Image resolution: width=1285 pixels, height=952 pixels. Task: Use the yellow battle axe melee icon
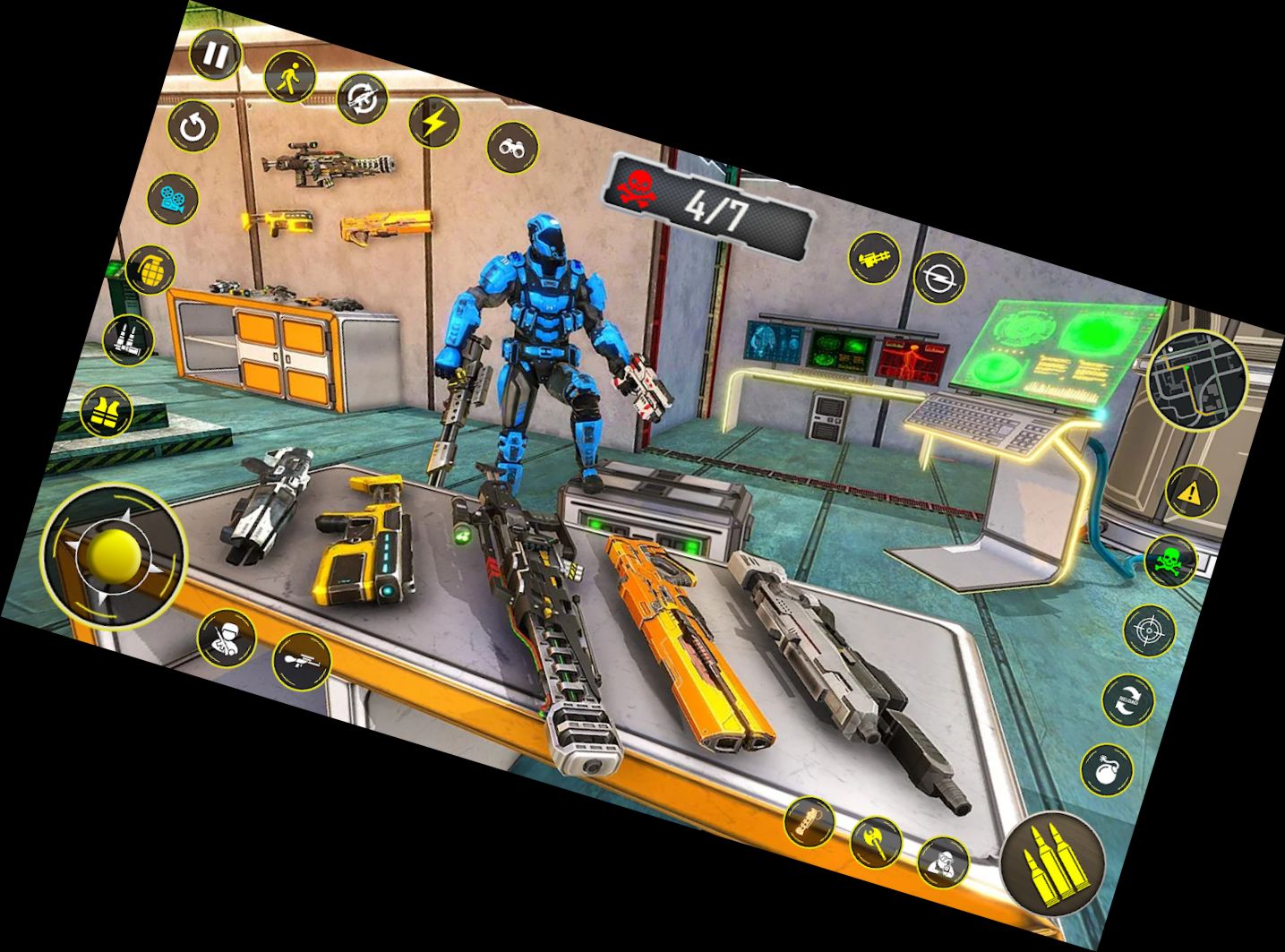(876, 842)
